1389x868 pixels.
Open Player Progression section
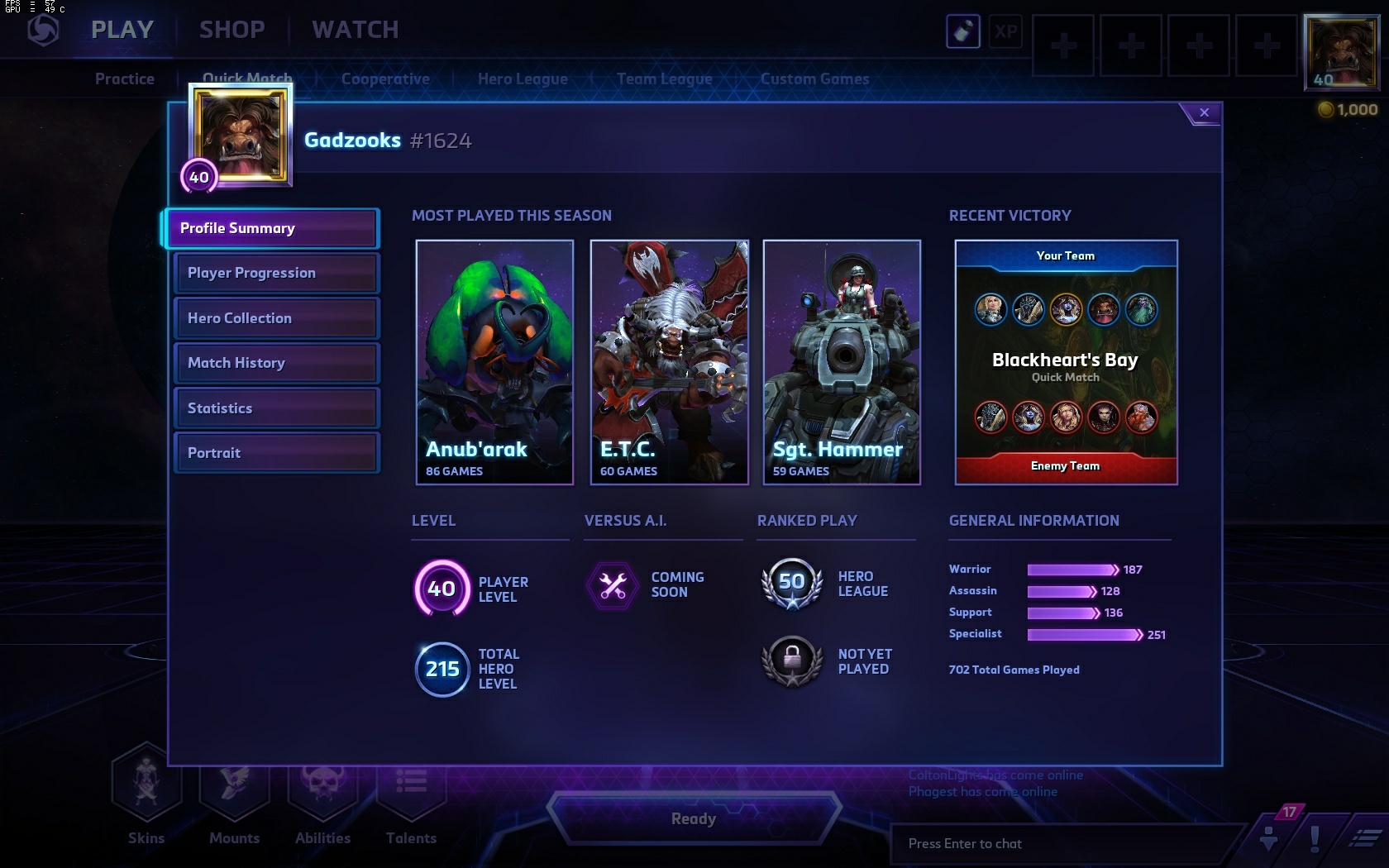point(276,273)
